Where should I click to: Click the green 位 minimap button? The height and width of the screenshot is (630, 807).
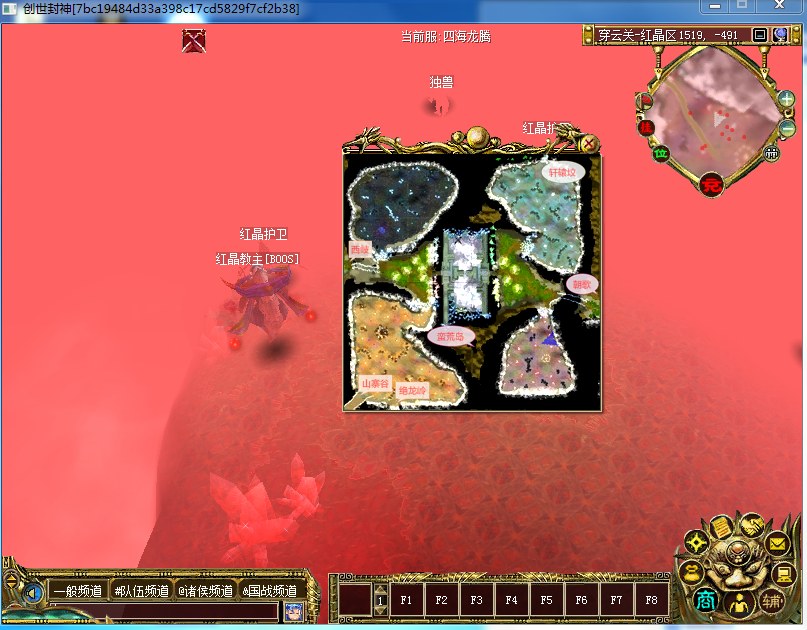coord(661,153)
